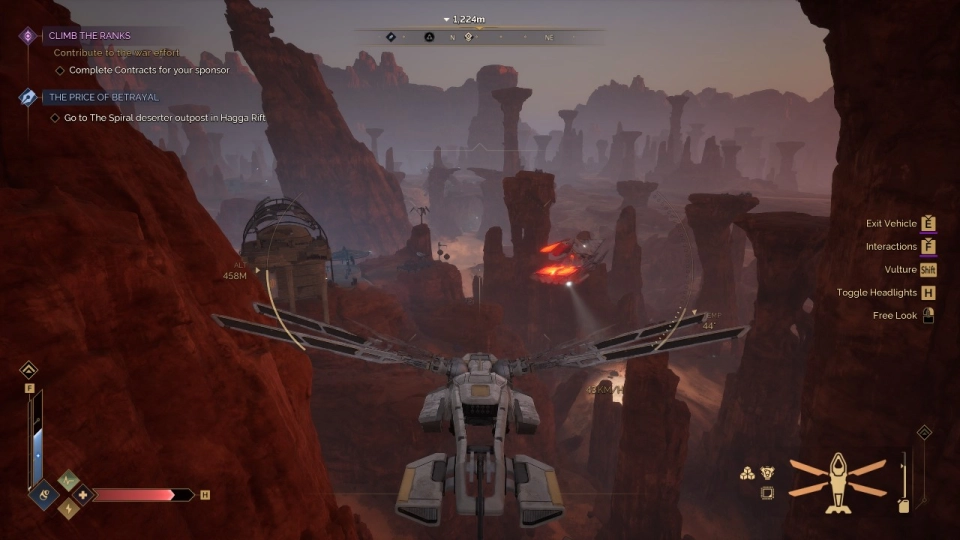960x540 pixels.
Task: Click the fuel canister icon
Action: point(904,506)
